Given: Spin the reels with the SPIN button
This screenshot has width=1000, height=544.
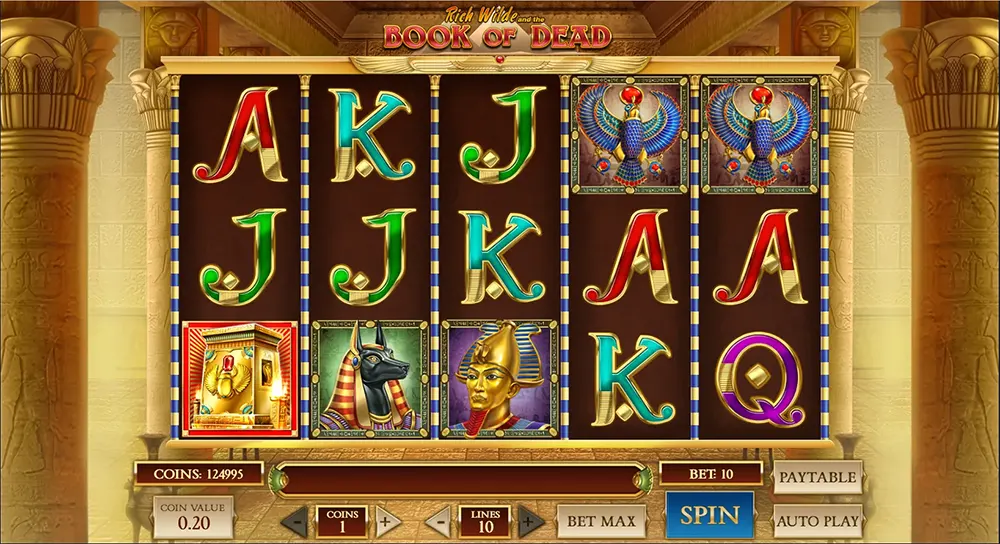Looking at the screenshot, I should [x=709, y=516].
